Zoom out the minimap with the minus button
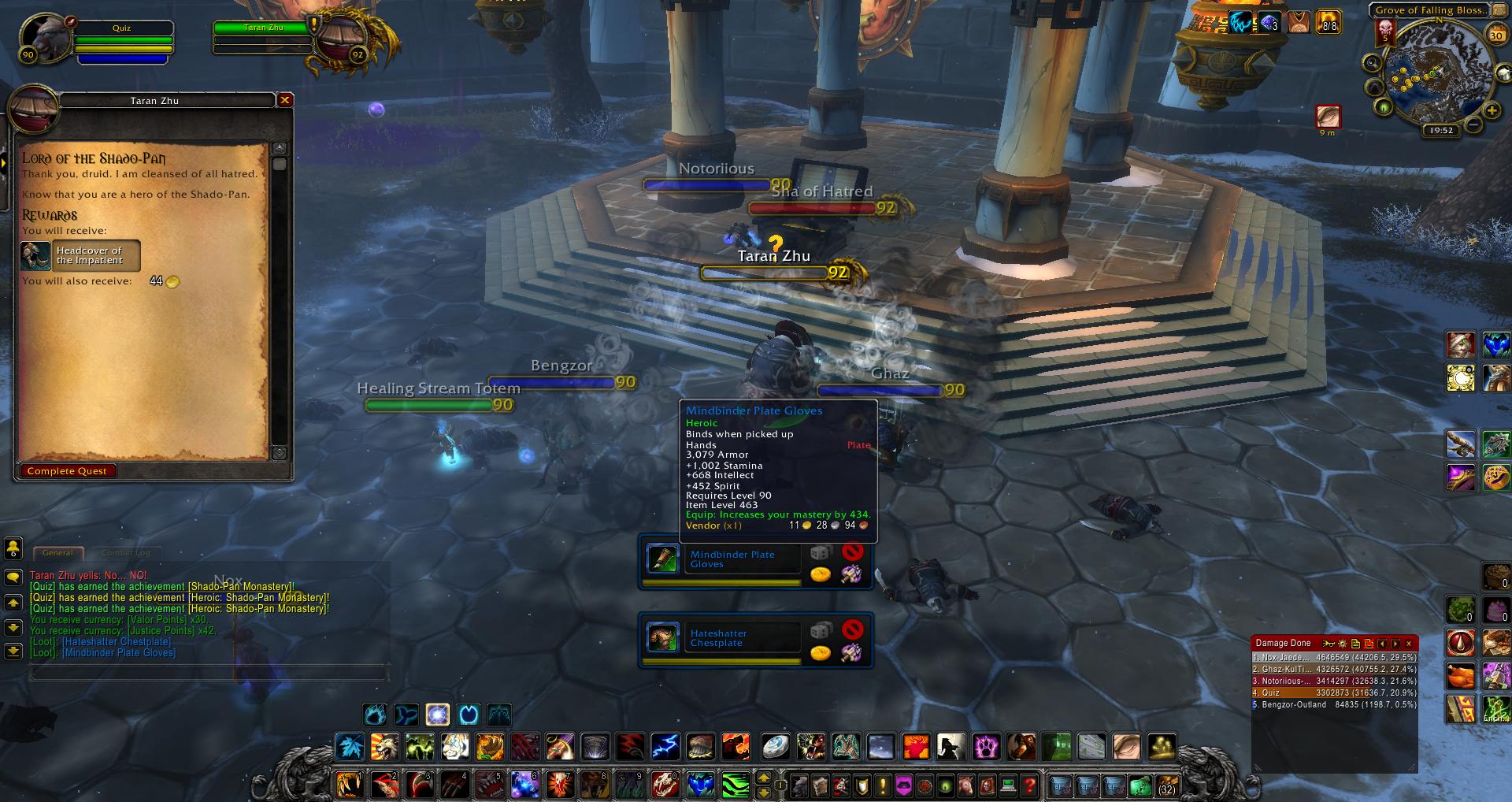This screenshot has height=802, width=1512. tap(1473, 124)
